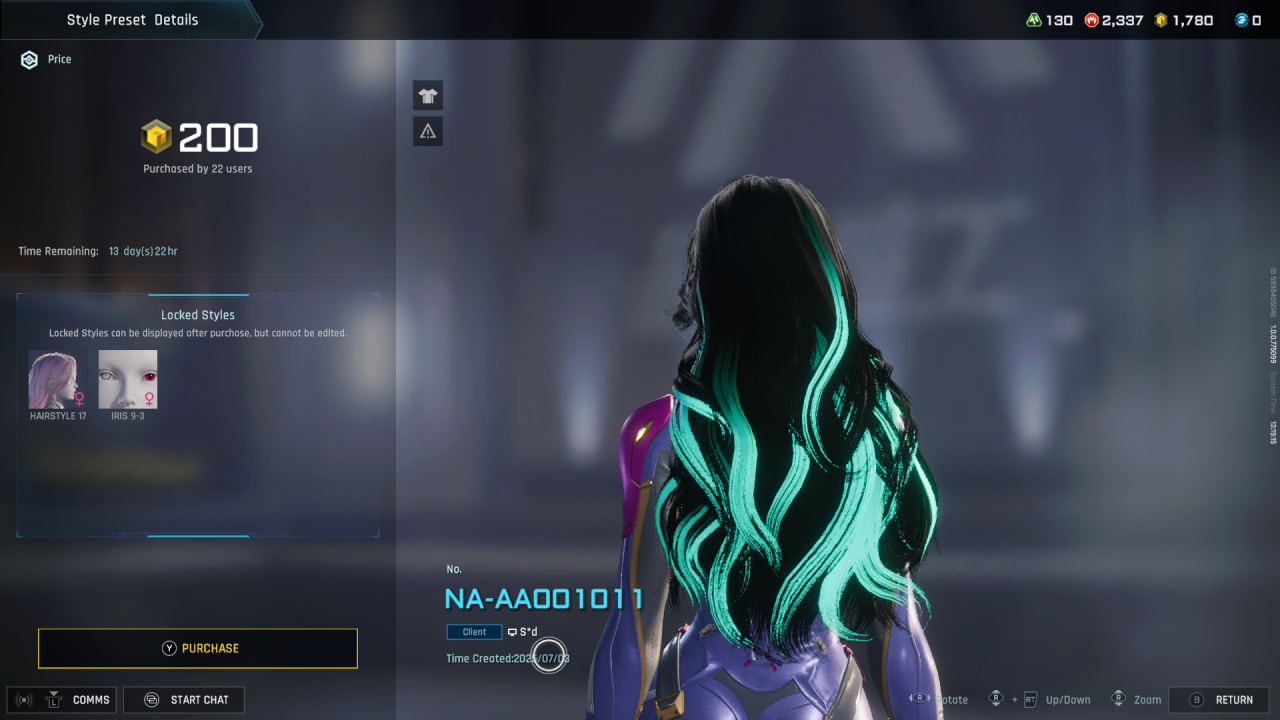Select the Iris 9-3 locked style
1280x720 pixels.
click(x=128, y=380)
